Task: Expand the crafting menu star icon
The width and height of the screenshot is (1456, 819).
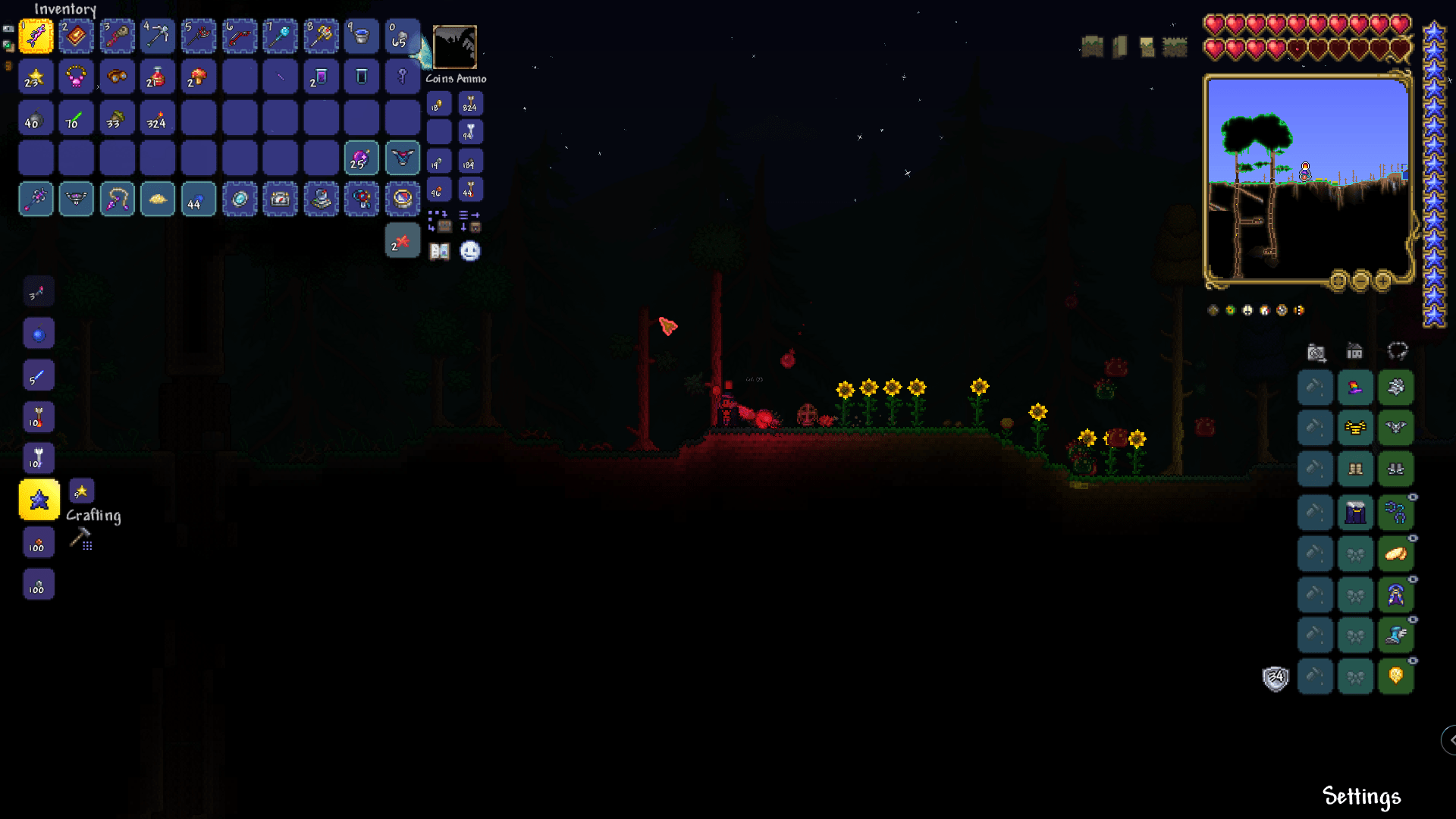Action: 80,491
